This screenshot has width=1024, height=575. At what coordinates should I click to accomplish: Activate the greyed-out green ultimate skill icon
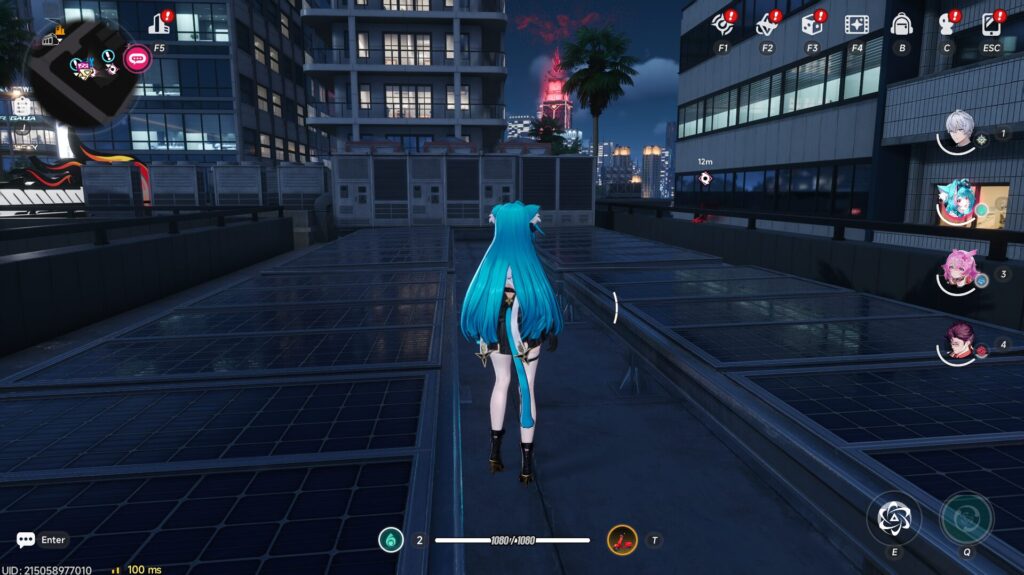coord(967,517)
